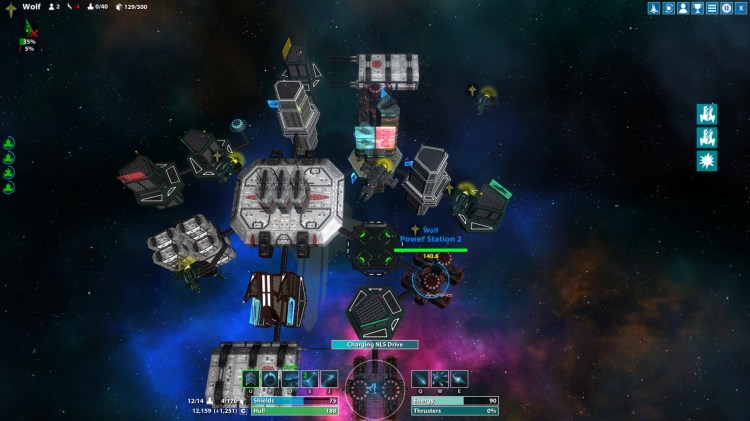Open the orbiting planet icon in the toolbar
This screenshot has width=750, height=421.
pos(669,8)
